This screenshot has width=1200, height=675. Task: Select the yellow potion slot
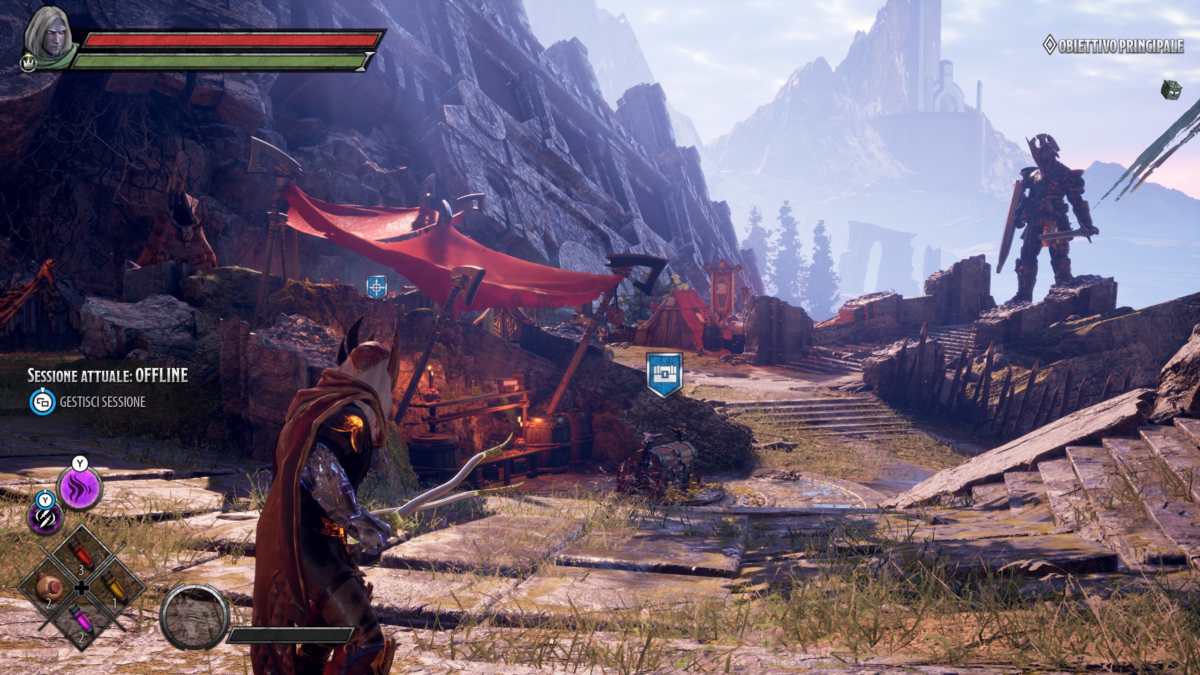pyautogui.click(x=116, y=588)
